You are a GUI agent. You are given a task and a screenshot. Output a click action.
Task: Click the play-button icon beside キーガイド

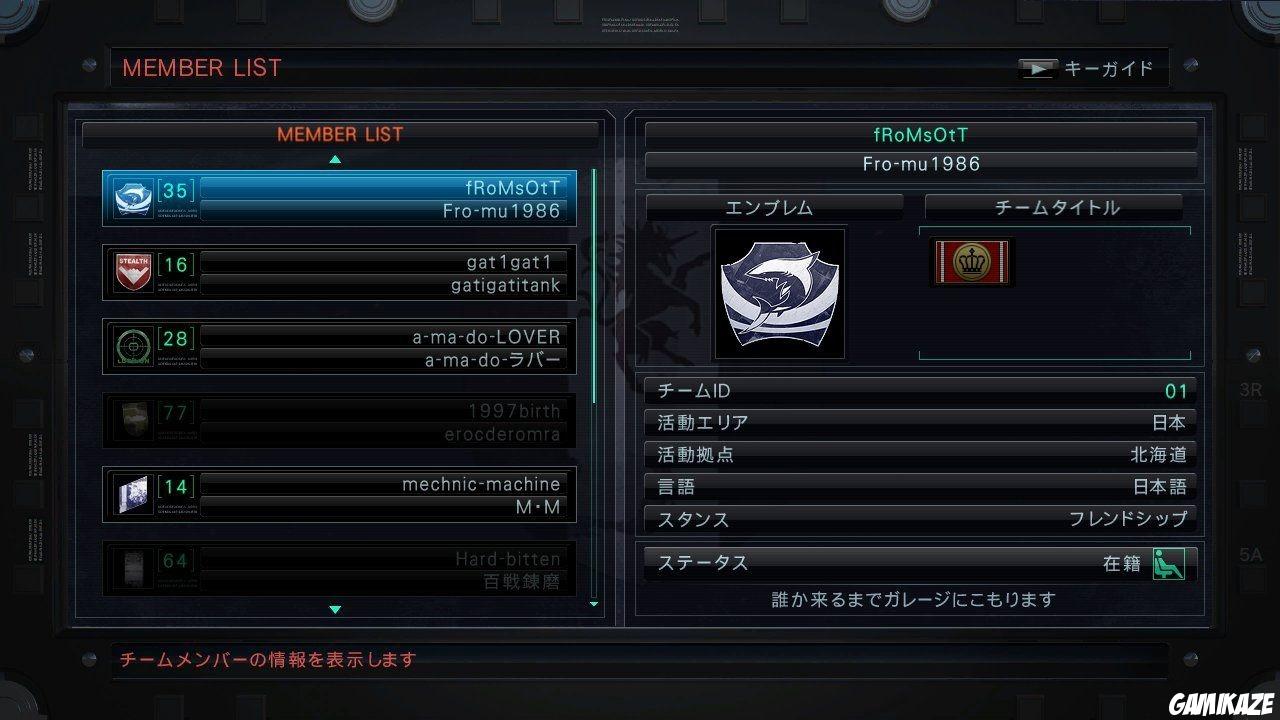[x=1038, y=68]
